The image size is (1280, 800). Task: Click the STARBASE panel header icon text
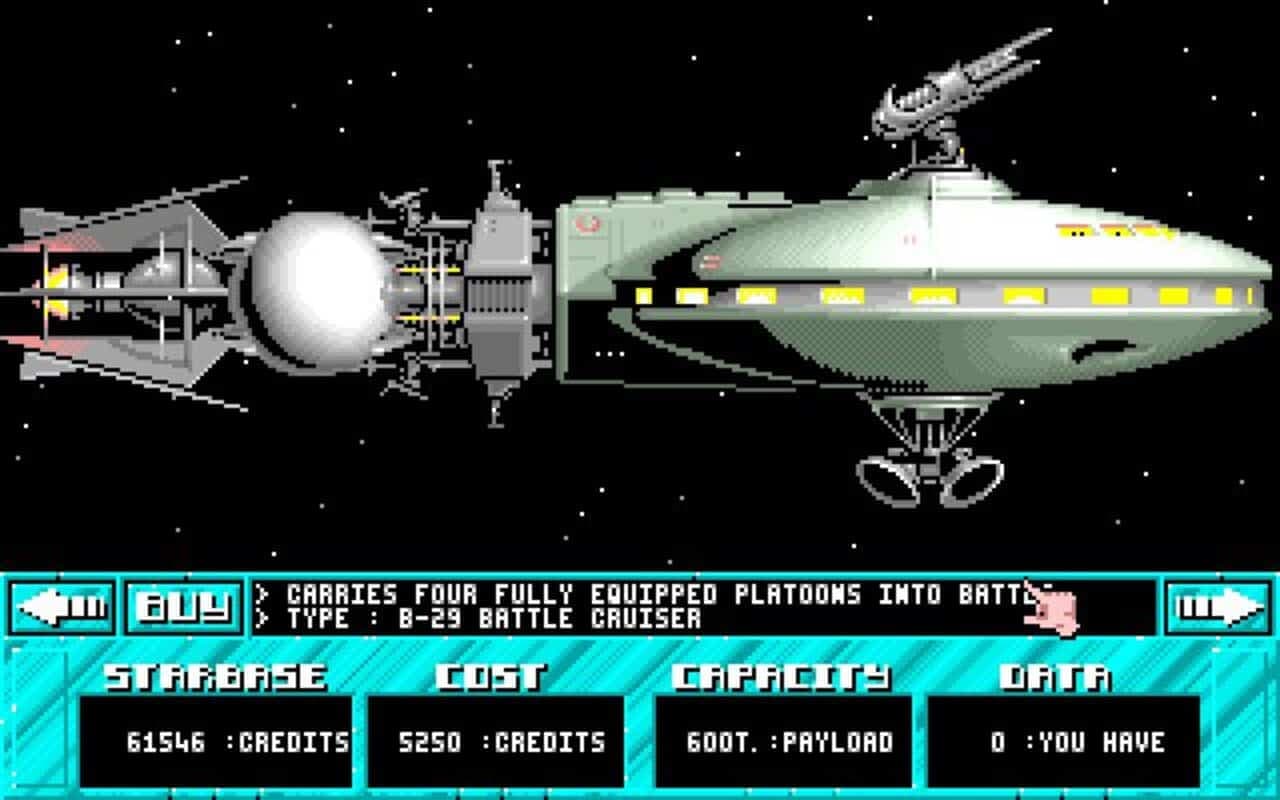pyautogui.click(x=213, y=676)
